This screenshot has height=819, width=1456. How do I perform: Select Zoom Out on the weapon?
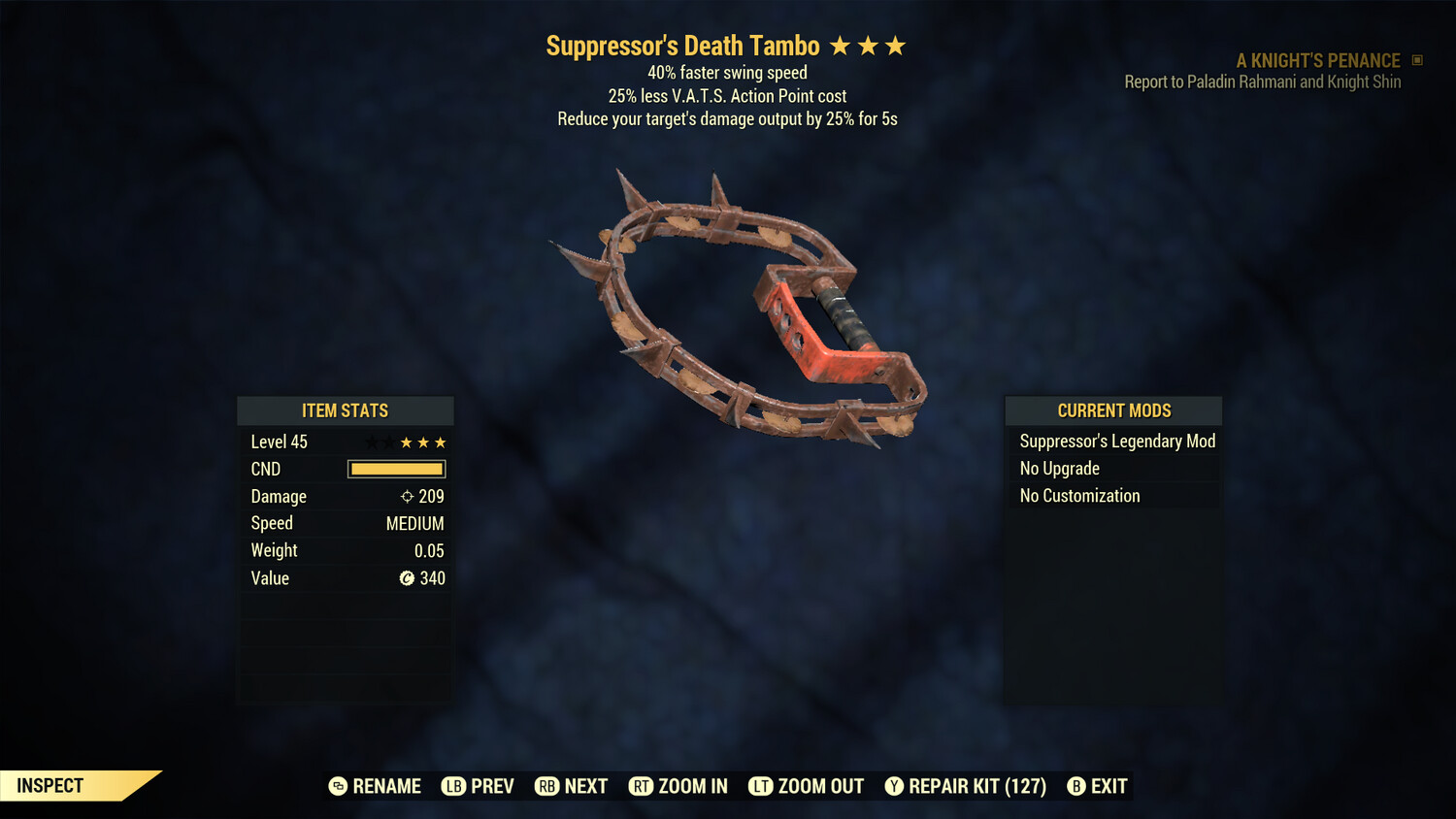coord(807,786)
